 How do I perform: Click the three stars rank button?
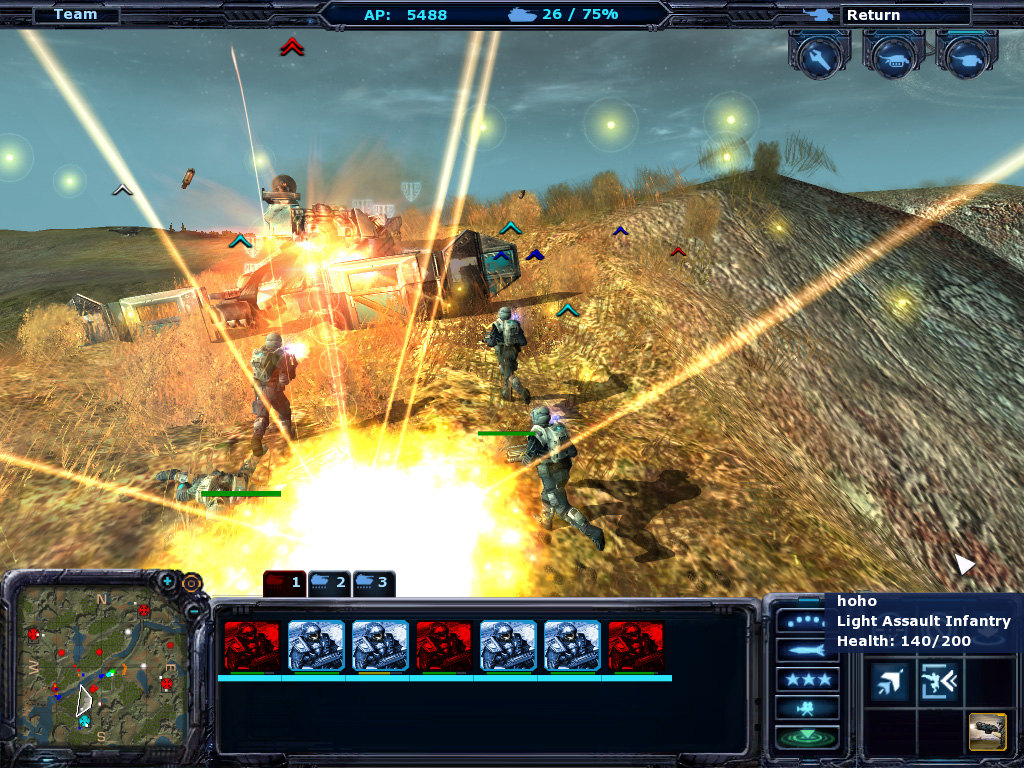click(x=806, y=680)
